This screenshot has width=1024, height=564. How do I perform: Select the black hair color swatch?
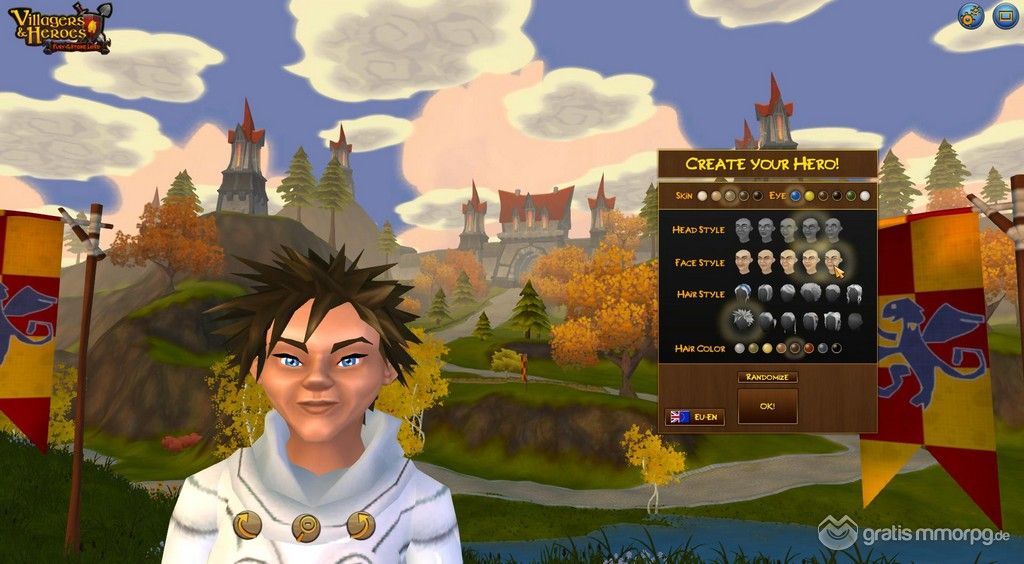click(836, 348)
